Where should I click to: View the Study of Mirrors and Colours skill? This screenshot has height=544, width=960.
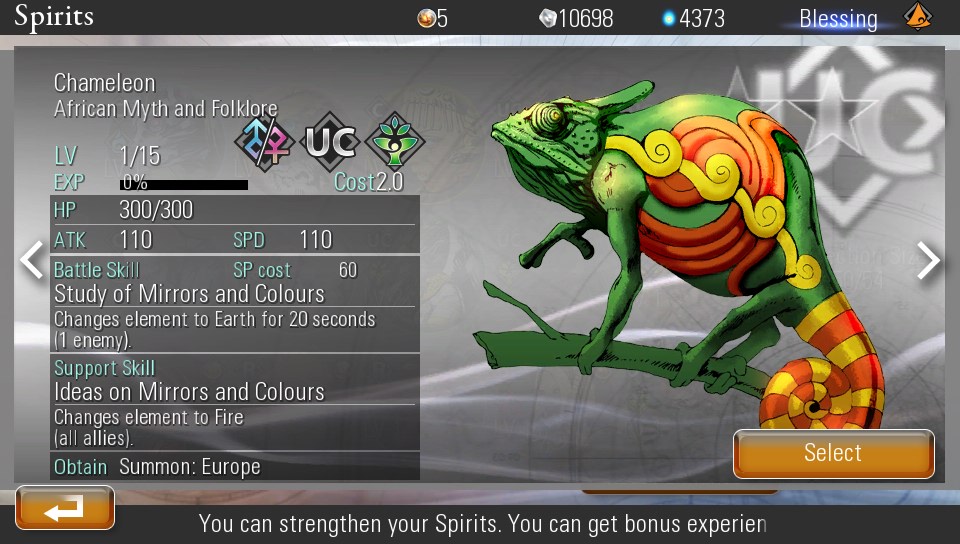click(189, 294)
